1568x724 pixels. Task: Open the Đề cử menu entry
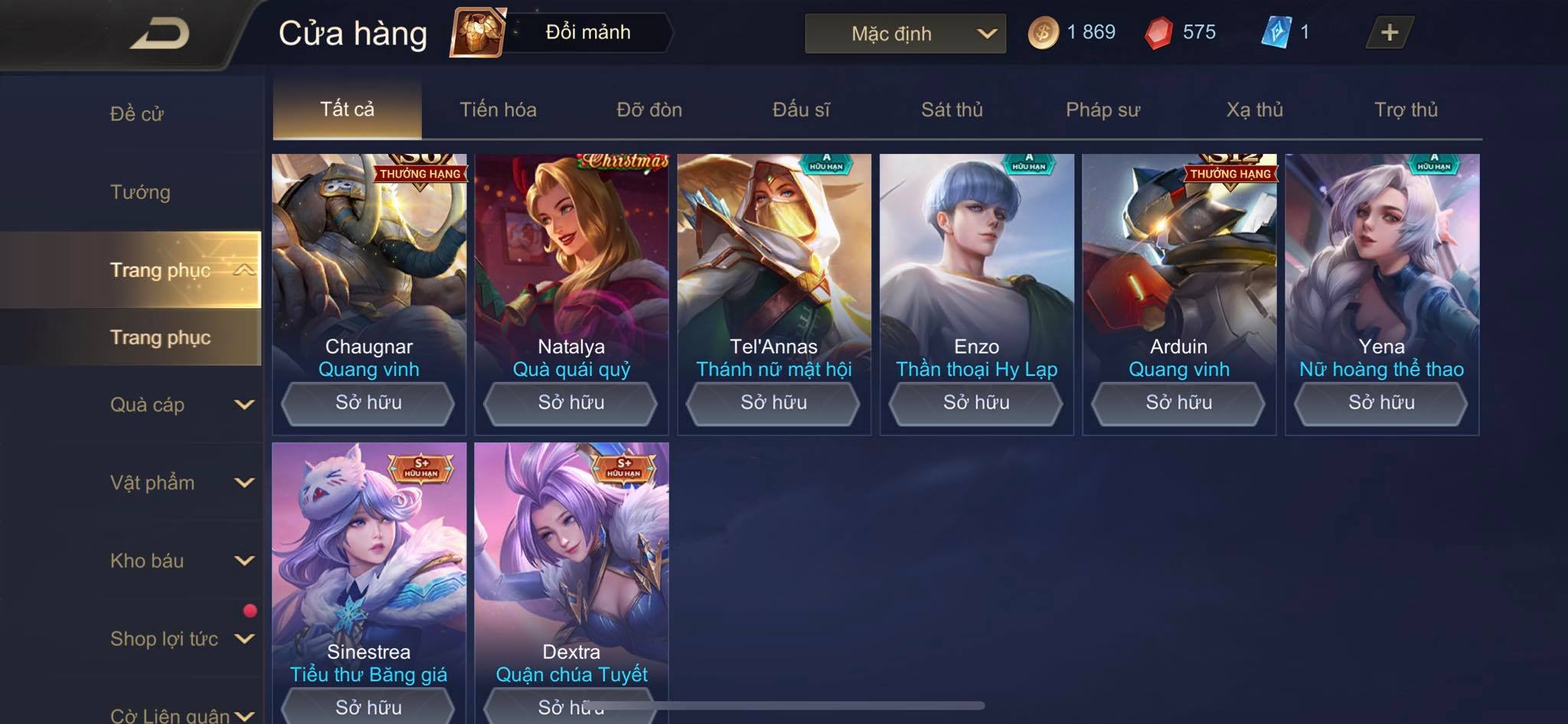[x=136, y=114]
